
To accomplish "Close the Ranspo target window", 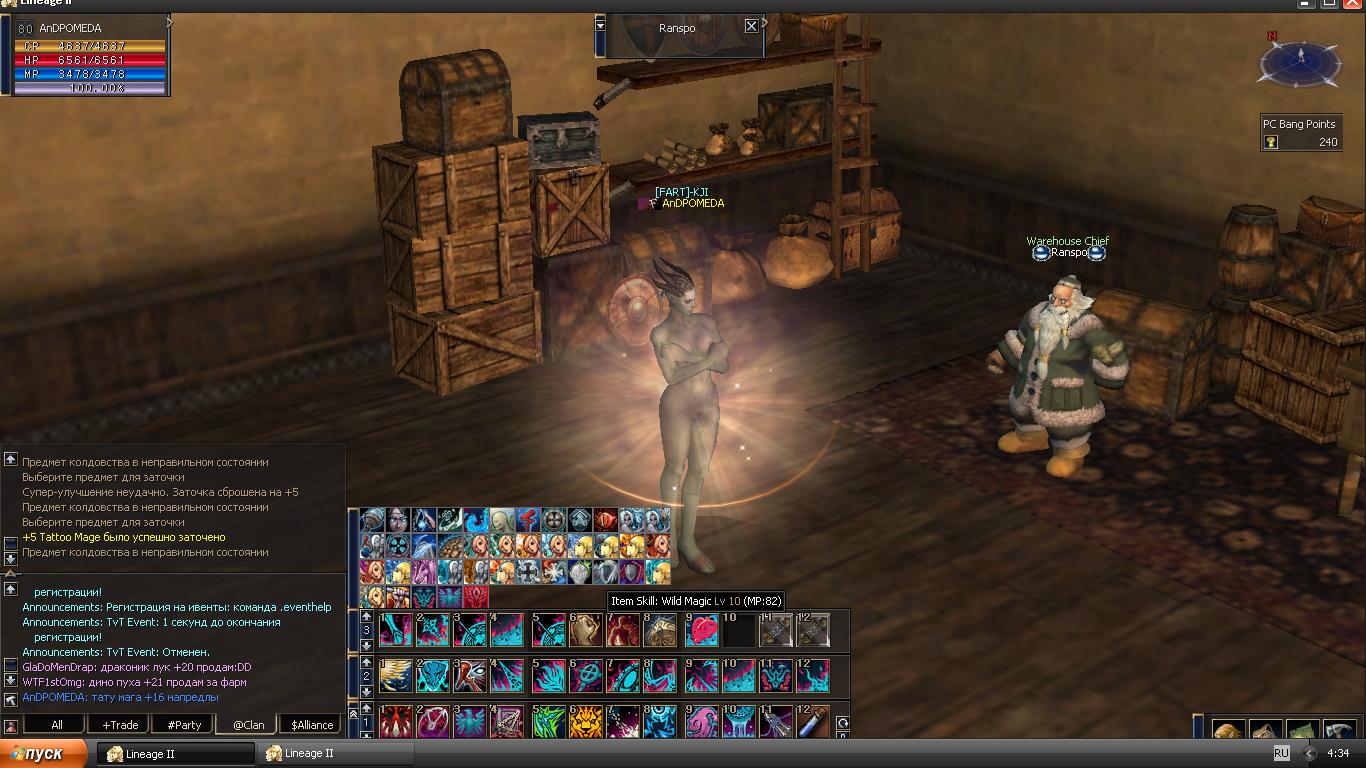I will tap(751, 27).
